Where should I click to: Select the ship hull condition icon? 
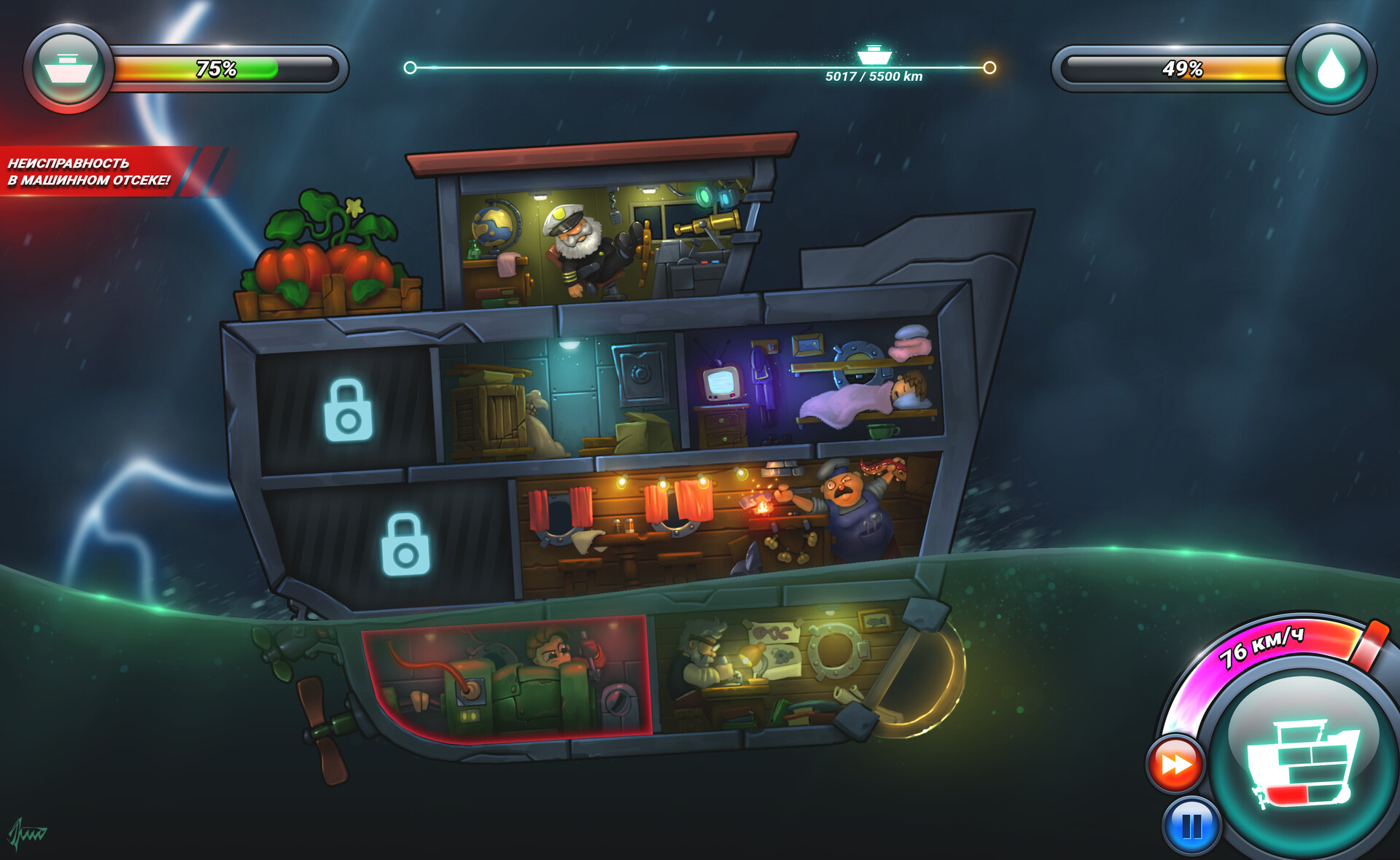coord(68,68)
